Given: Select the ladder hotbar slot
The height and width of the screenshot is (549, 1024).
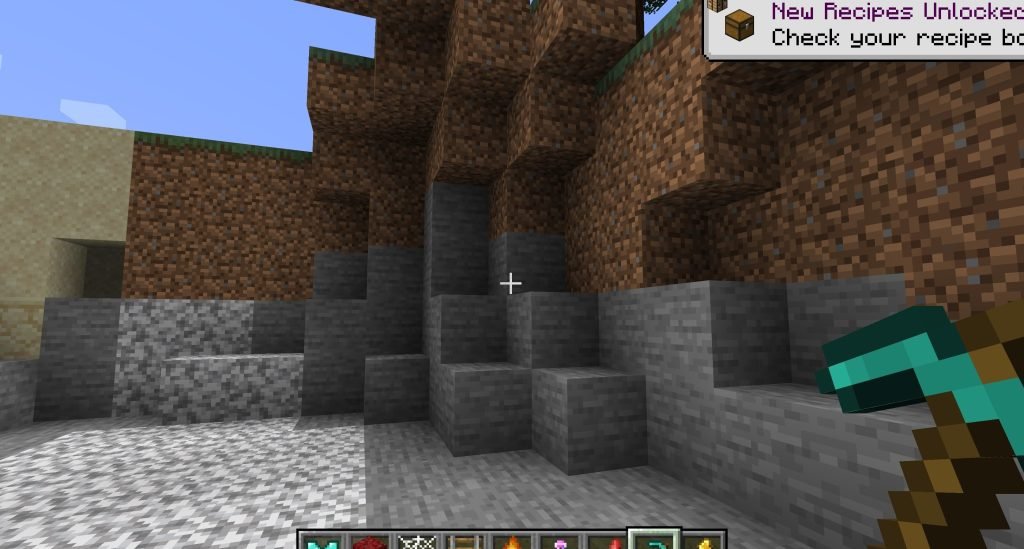Looking at the screenshot, I should [x=467, y=541].
